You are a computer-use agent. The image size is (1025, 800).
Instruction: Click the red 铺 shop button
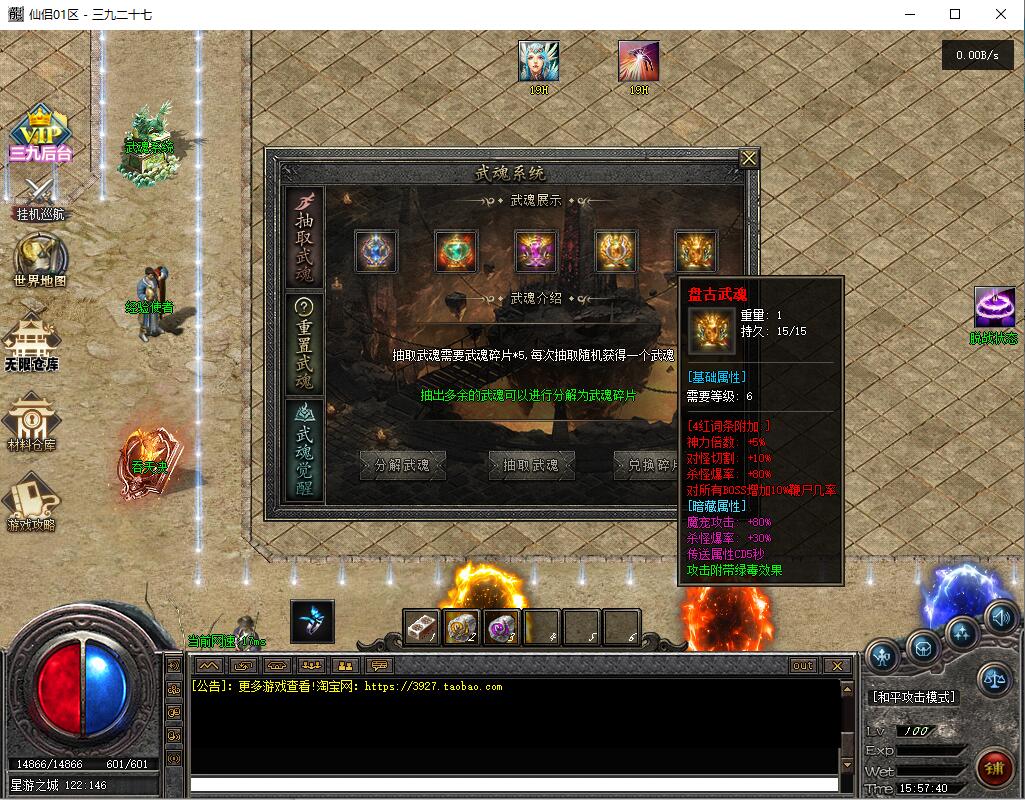[993, 768]
